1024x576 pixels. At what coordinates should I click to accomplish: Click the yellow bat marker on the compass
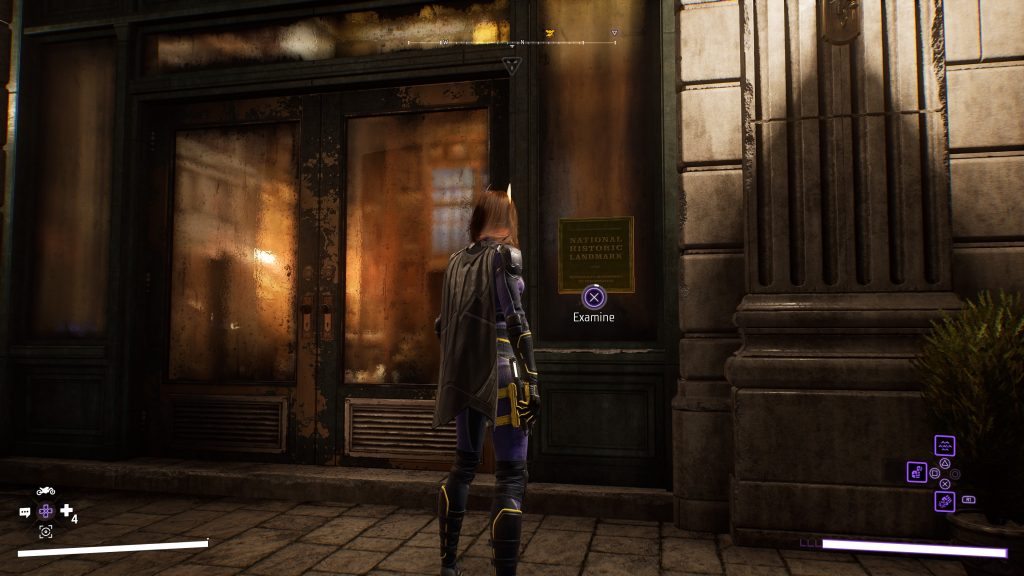[549, 33]
